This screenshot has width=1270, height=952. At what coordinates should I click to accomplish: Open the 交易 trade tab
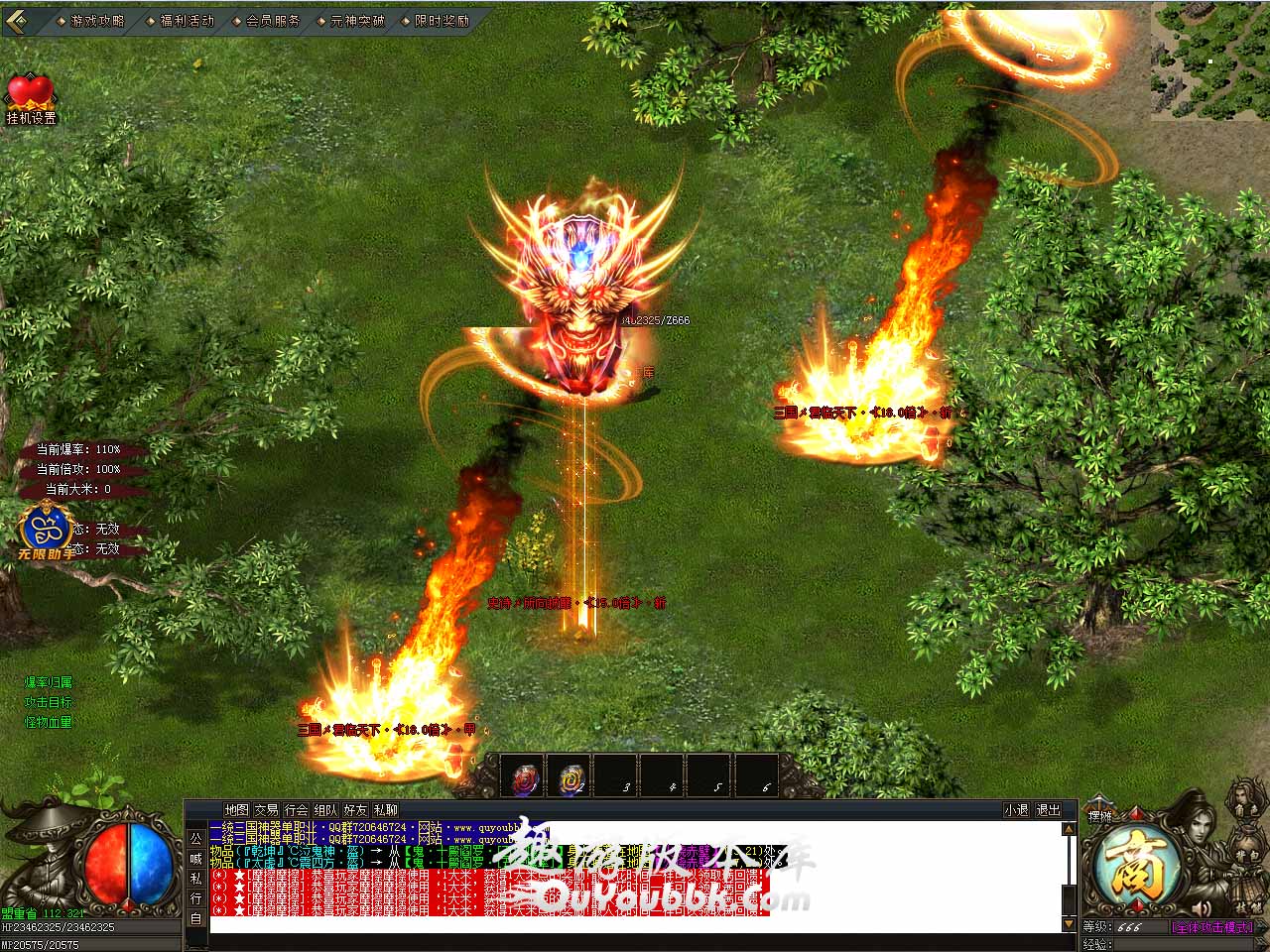coord(266,810)
